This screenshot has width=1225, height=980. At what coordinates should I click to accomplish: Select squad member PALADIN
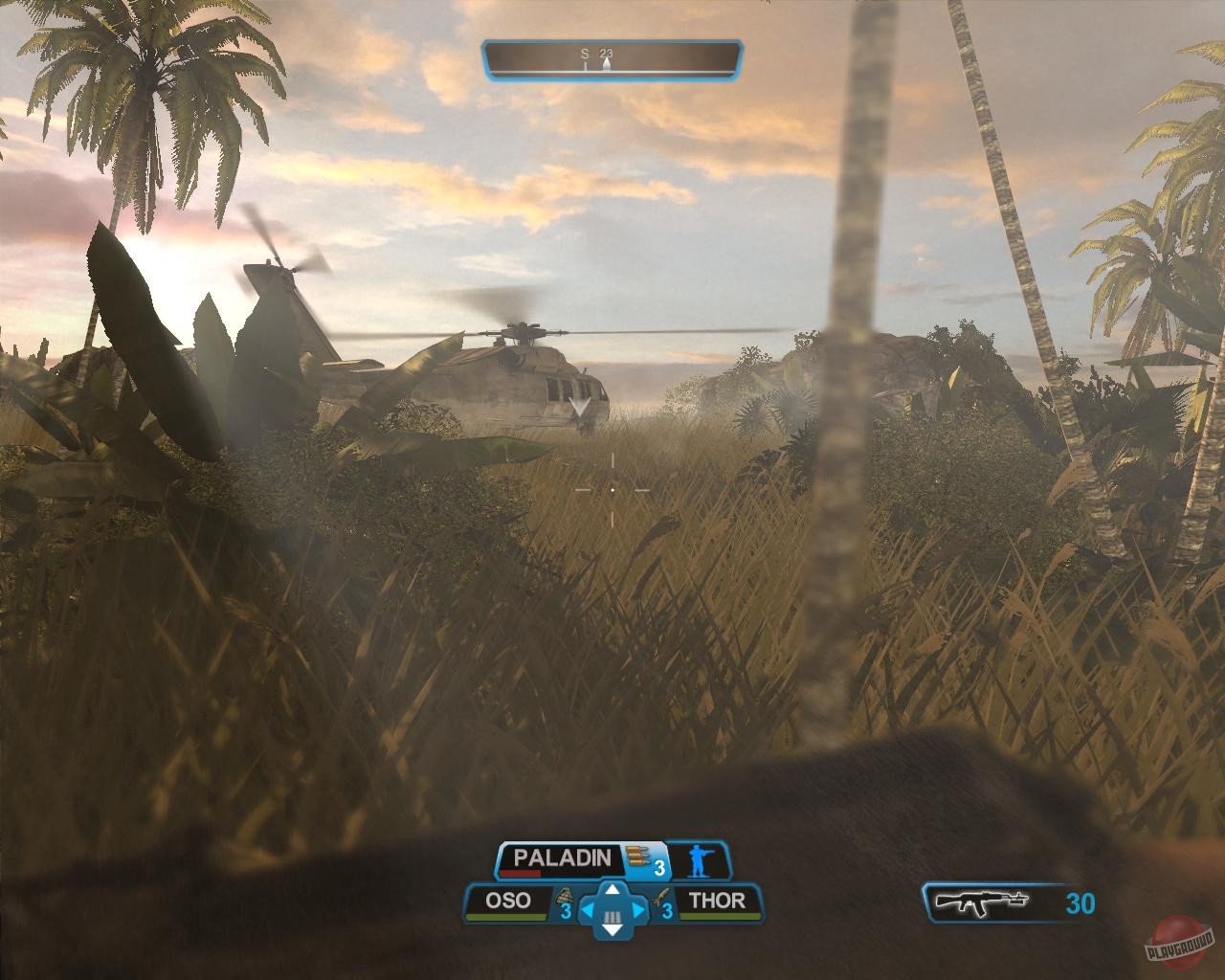click(x=562, y=858)
